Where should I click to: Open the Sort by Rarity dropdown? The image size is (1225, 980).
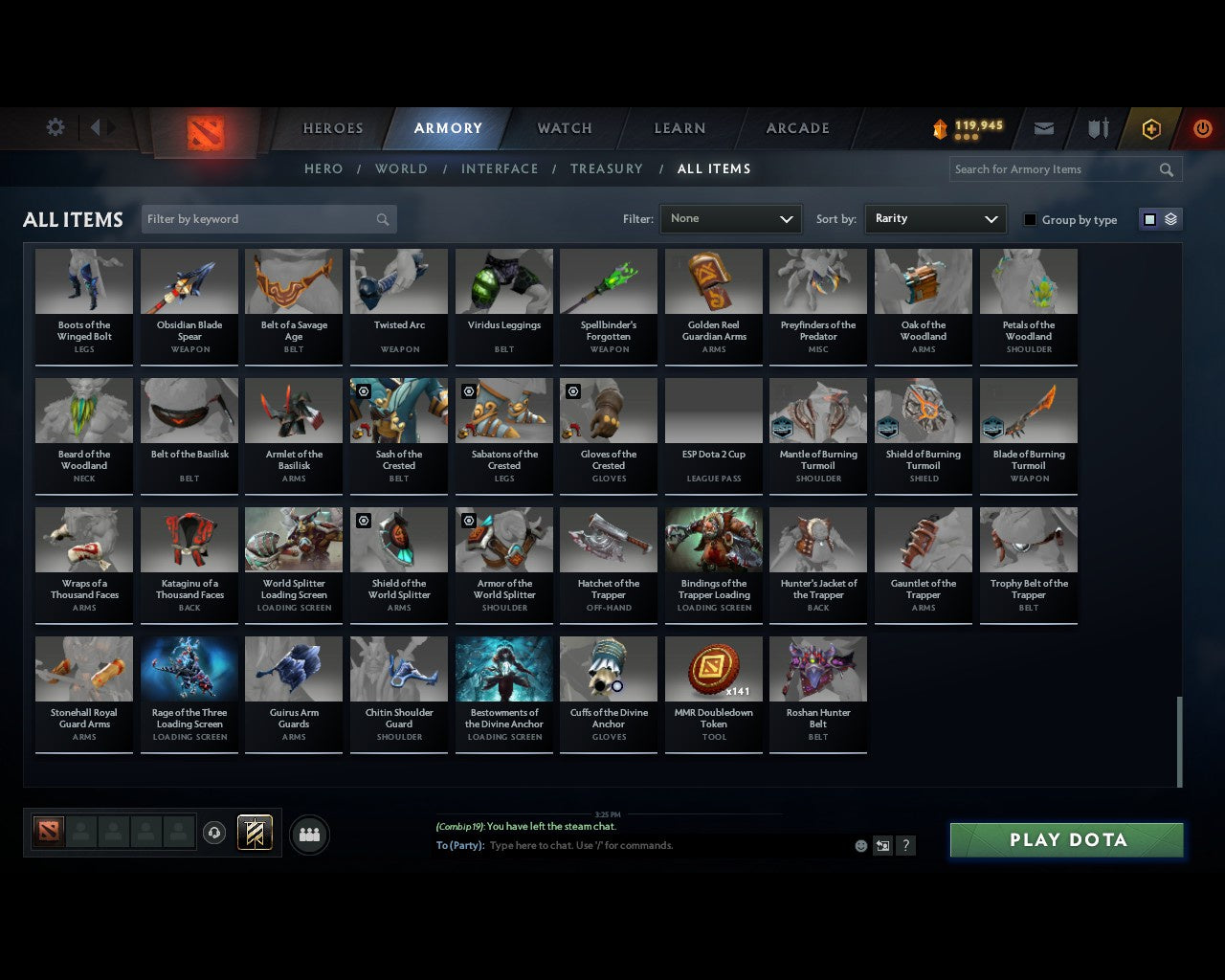point(935,219)
